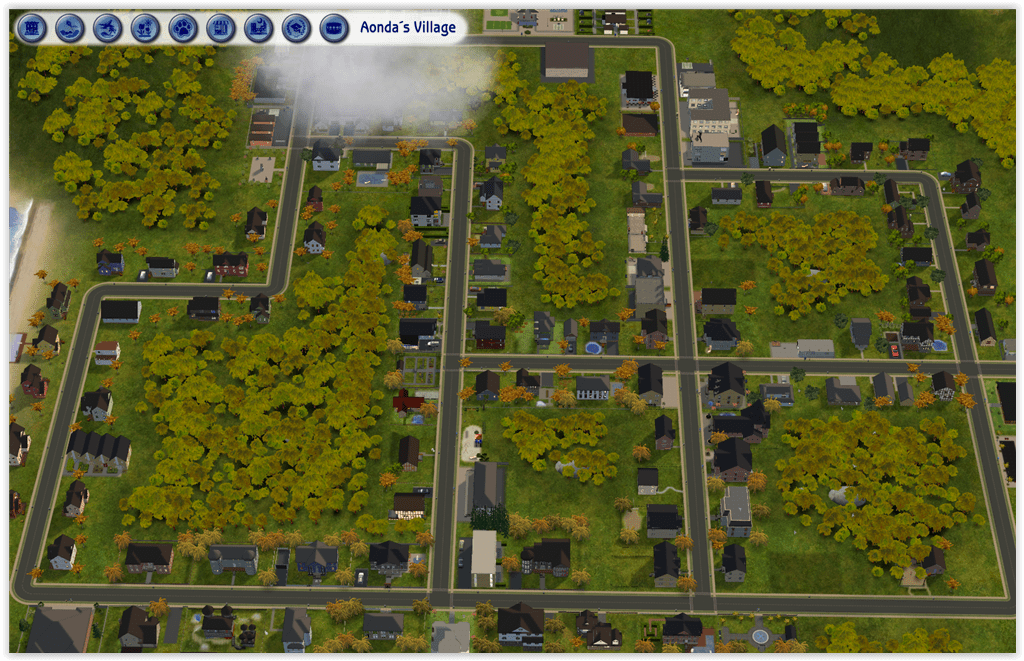Viewport: 1024px width, 661px height.
Task: Select the airplane vacation icon
Action: point(107,28)
